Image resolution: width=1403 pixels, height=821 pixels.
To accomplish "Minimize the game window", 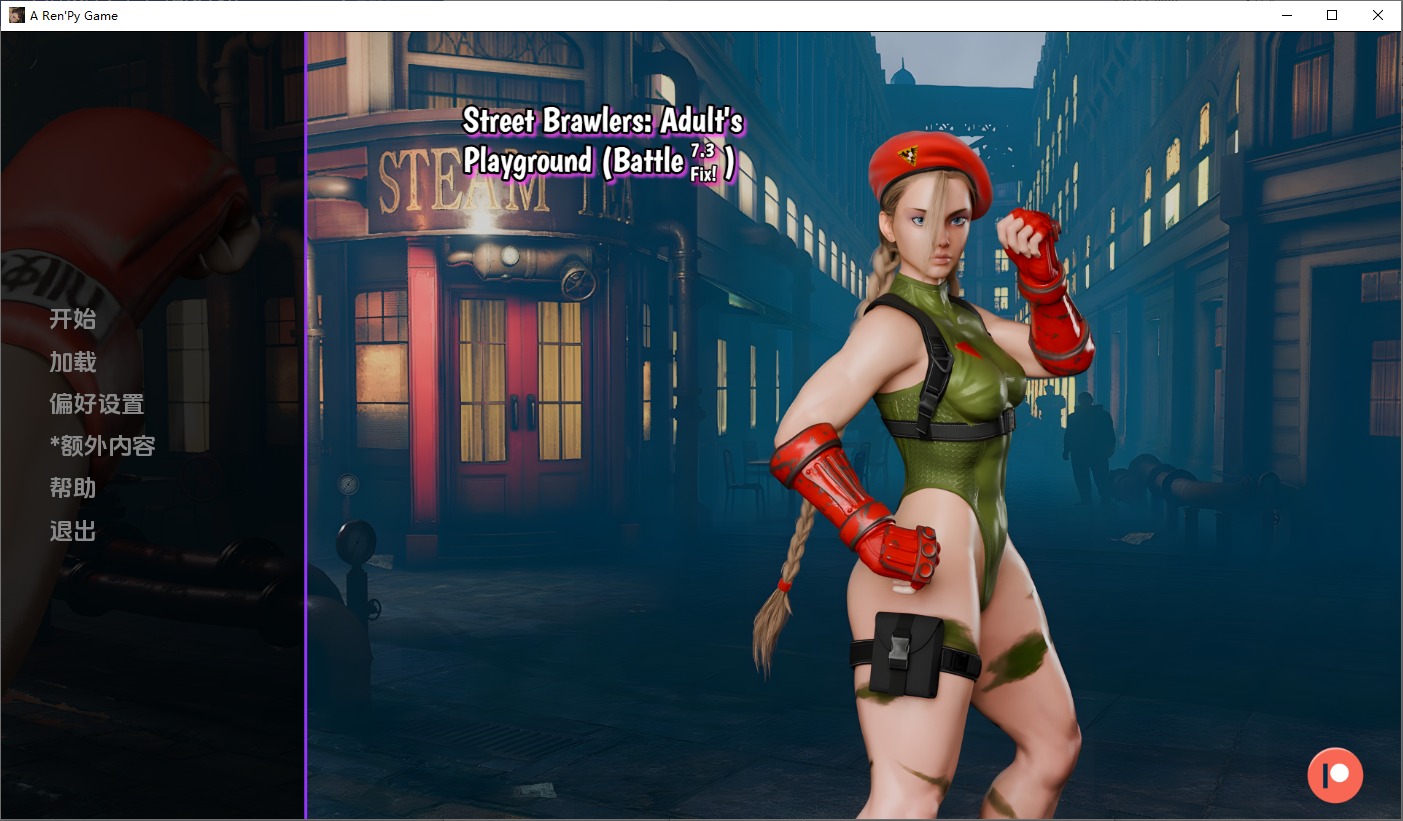I will pos(1286,15).
